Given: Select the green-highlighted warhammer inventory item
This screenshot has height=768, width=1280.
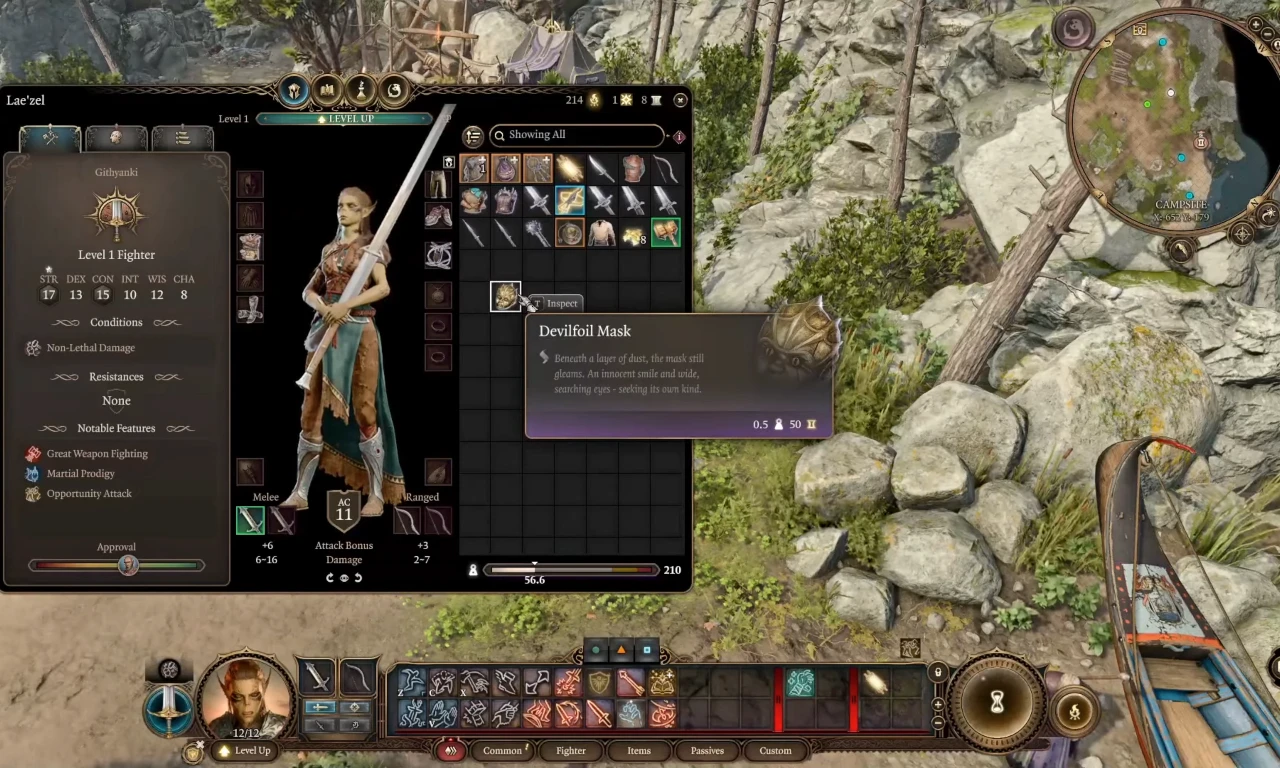Looking at the screenshot, I should 665,233.
